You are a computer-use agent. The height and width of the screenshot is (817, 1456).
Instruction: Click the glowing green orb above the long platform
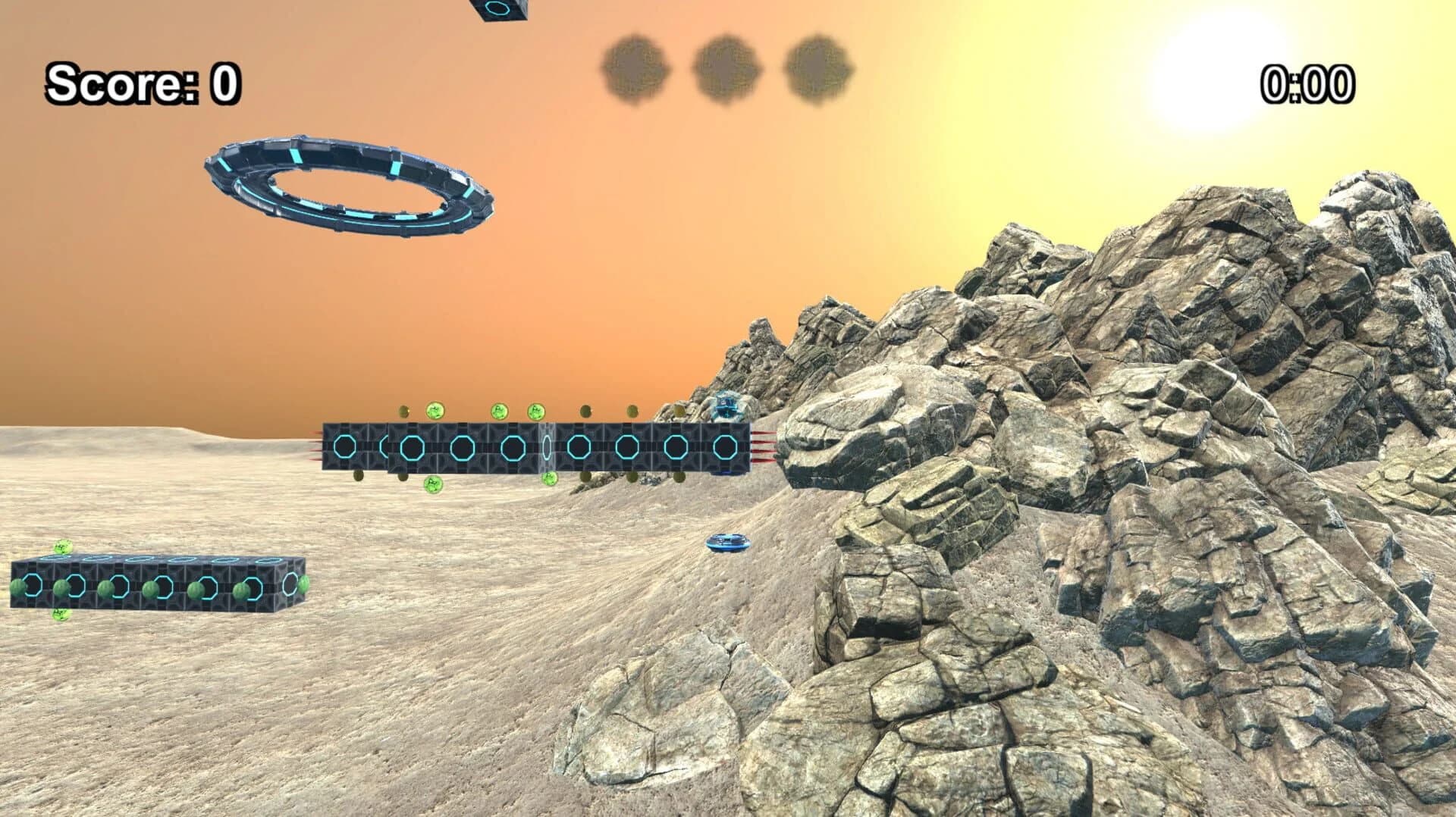click(434, 410)
